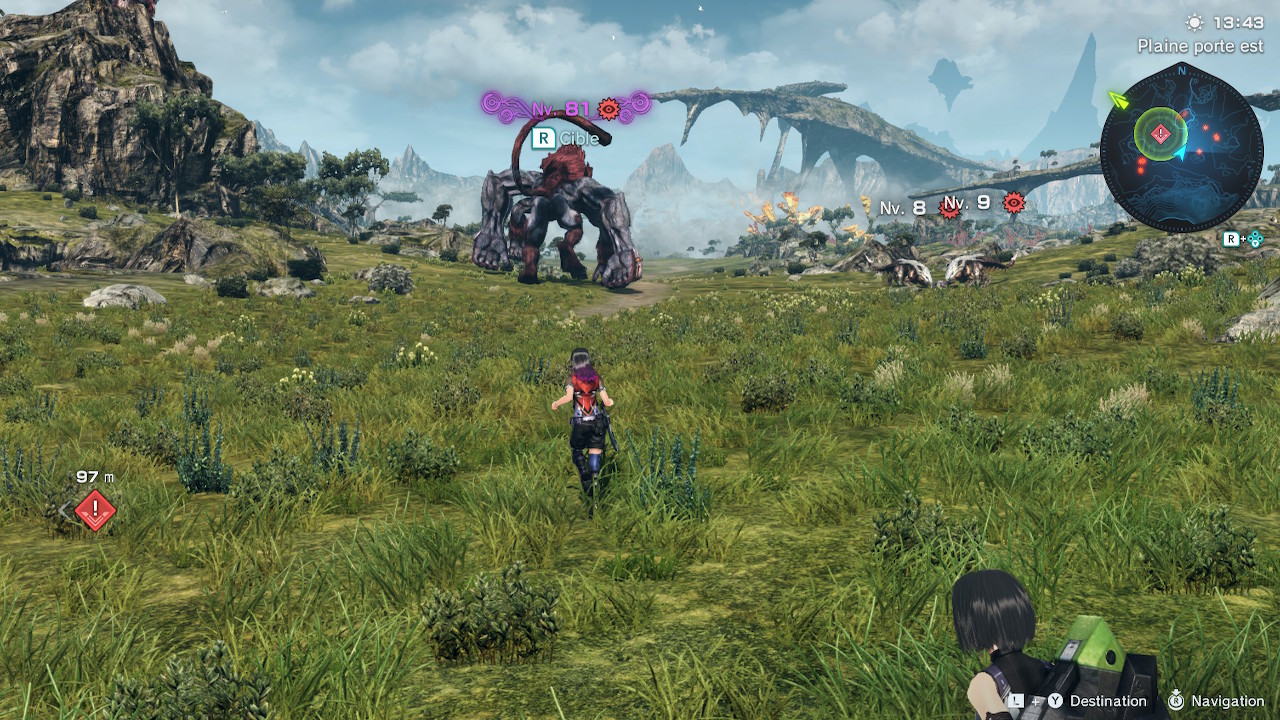This screenshot has width=1280, height=720.
Task: Choose the Destination option
Action: 1108,701
